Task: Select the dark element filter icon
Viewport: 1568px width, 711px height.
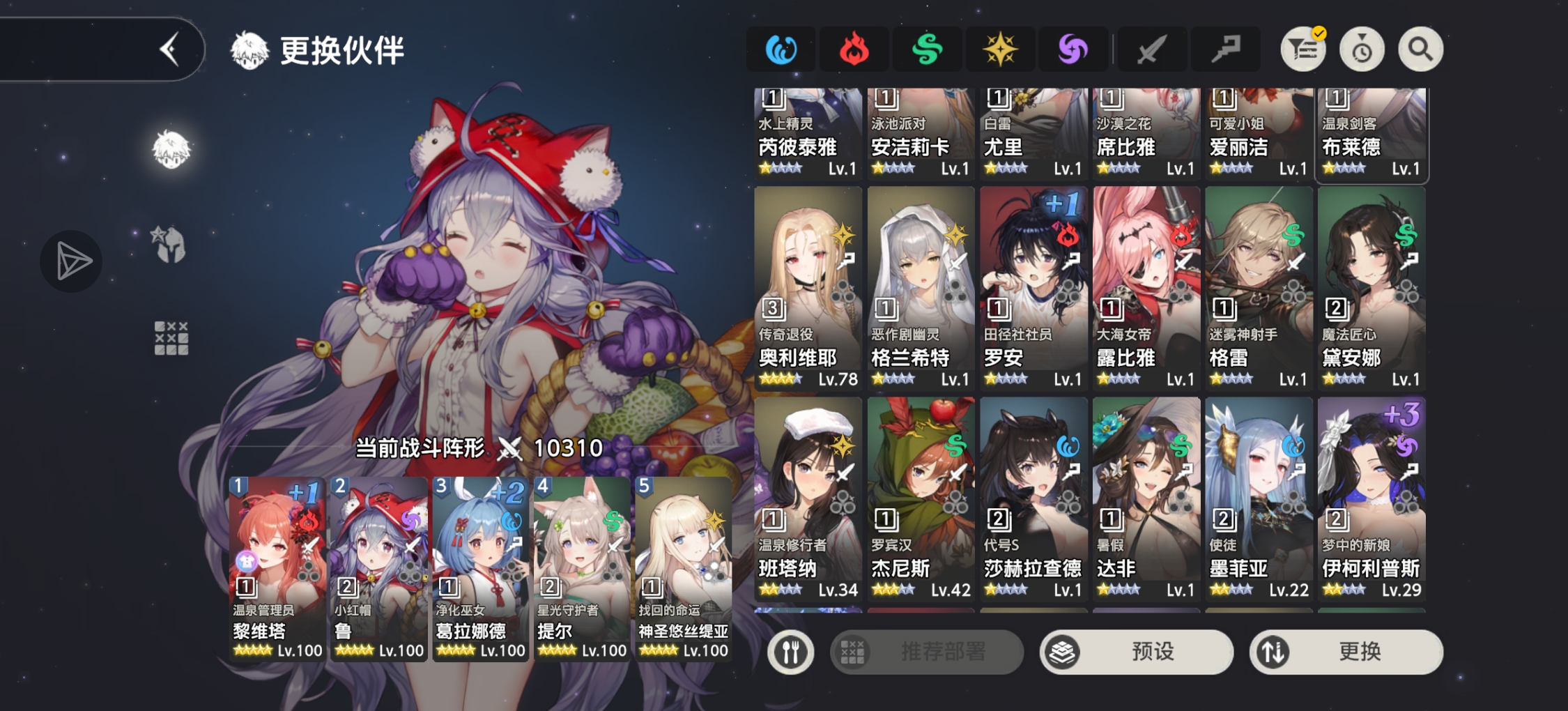Action: [x=1073, y=49]
